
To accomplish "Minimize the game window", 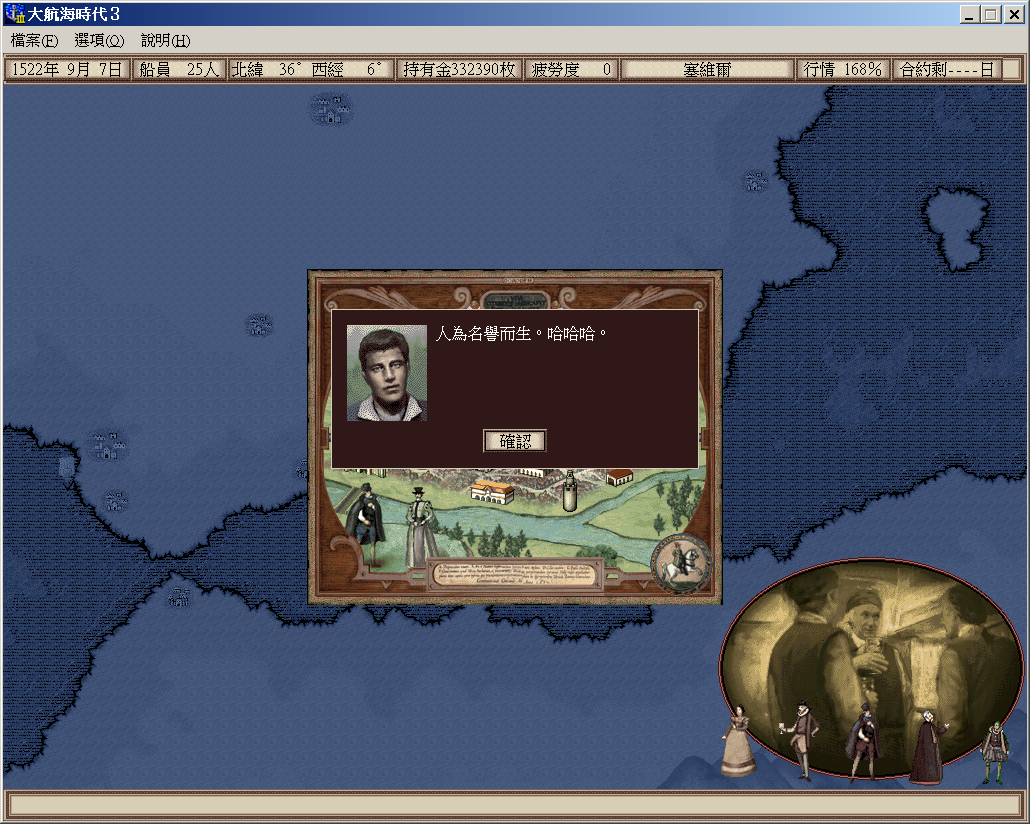I will point(970,14).
